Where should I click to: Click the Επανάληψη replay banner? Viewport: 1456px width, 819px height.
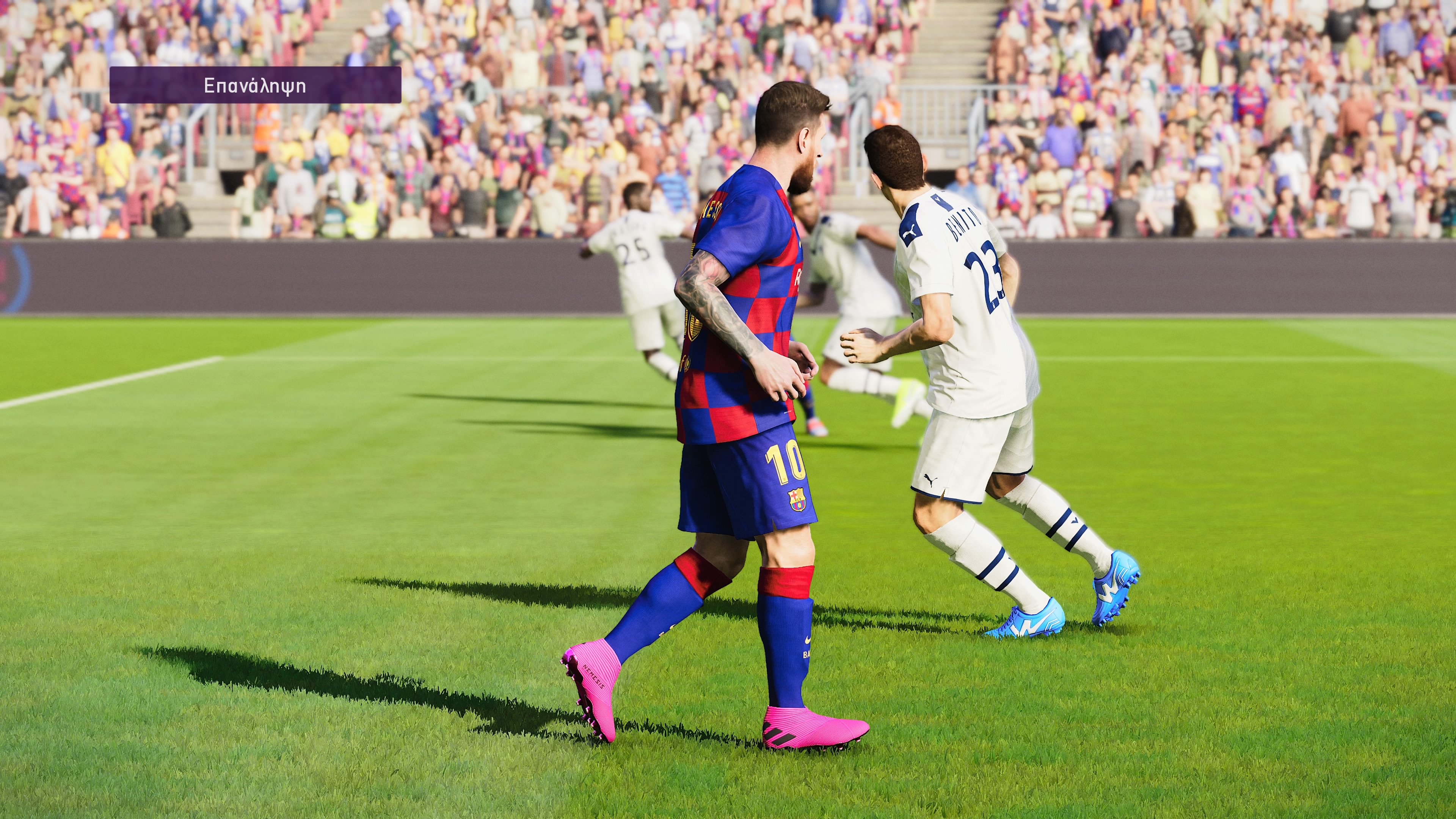(255, 85)
